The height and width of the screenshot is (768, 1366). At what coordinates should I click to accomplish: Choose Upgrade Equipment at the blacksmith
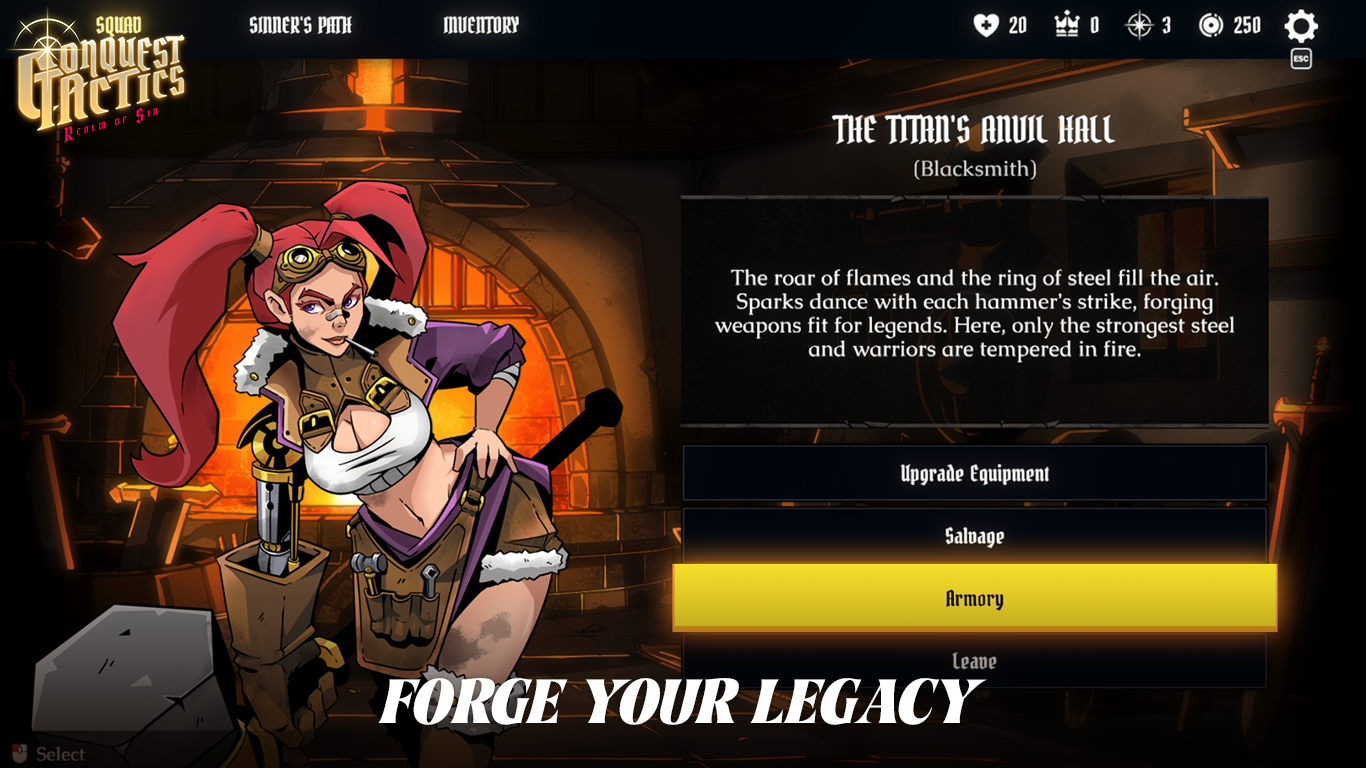click(974, 473)
